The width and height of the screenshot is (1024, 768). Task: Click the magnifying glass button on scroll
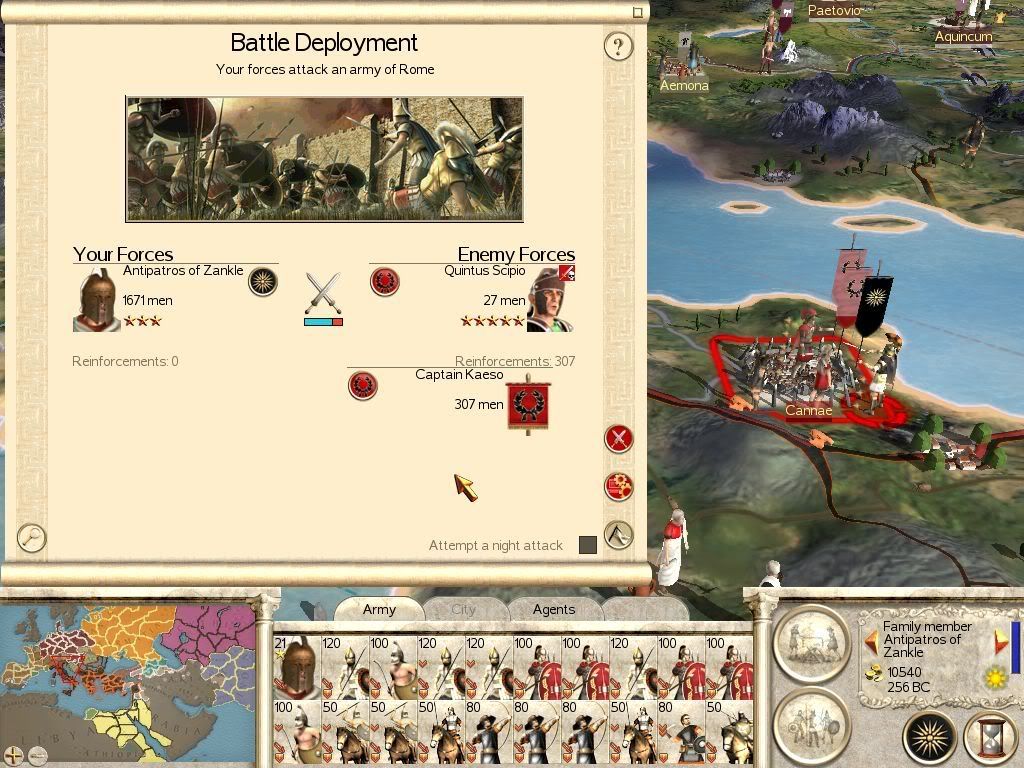click(32, 537)
